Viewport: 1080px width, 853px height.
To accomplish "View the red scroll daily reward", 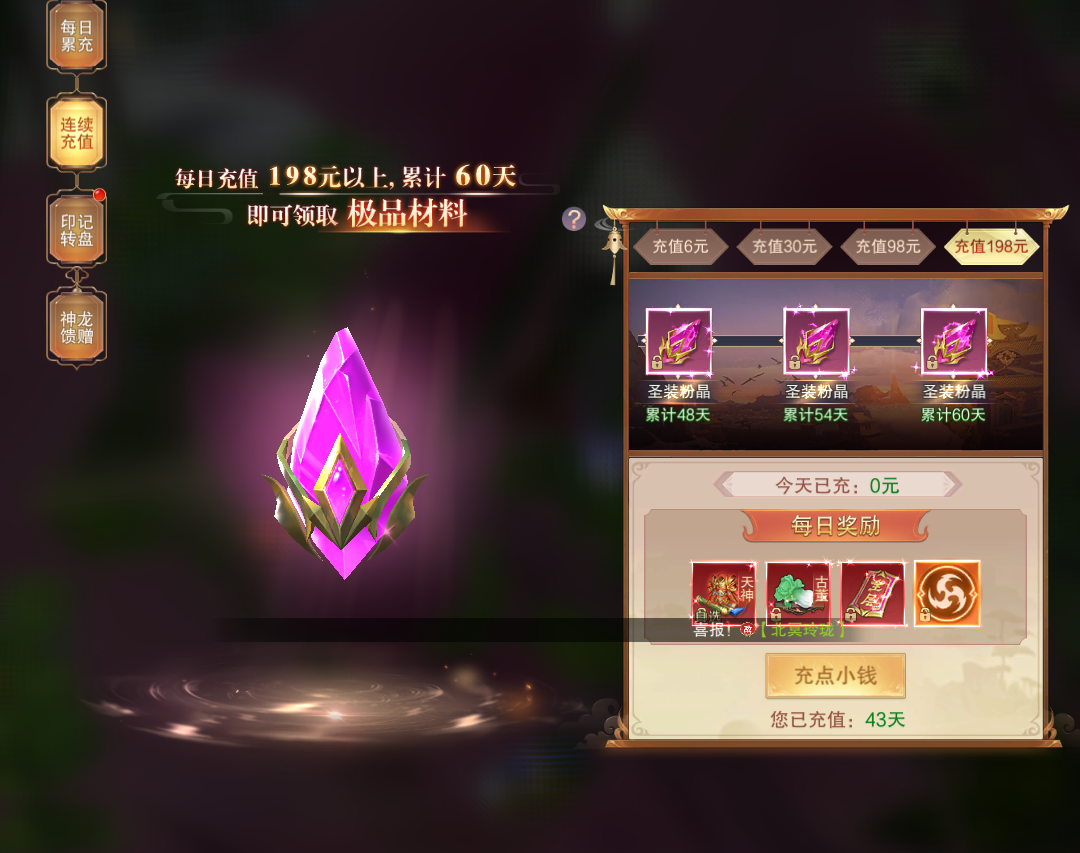I will click(872, 593).
